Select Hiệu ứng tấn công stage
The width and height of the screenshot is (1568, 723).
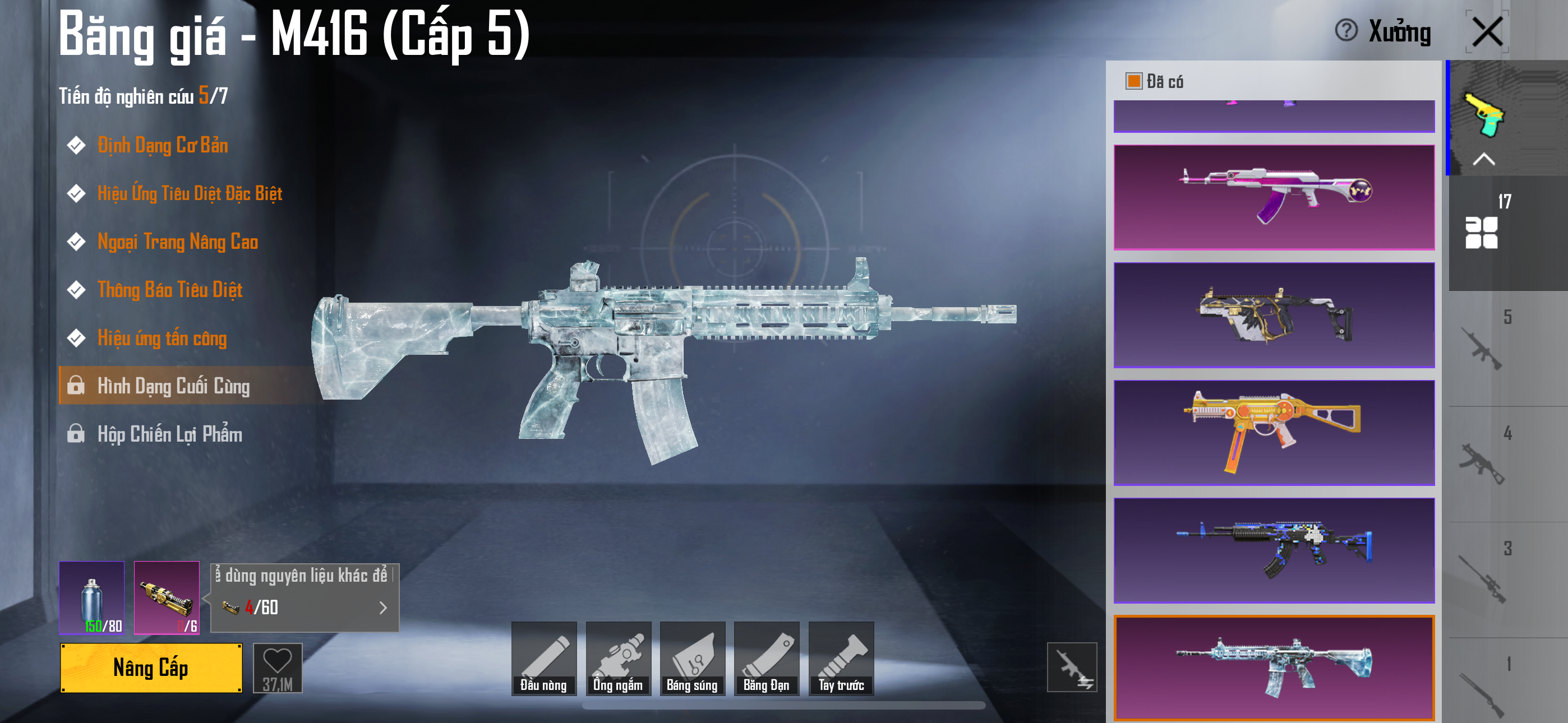[162, 338]
